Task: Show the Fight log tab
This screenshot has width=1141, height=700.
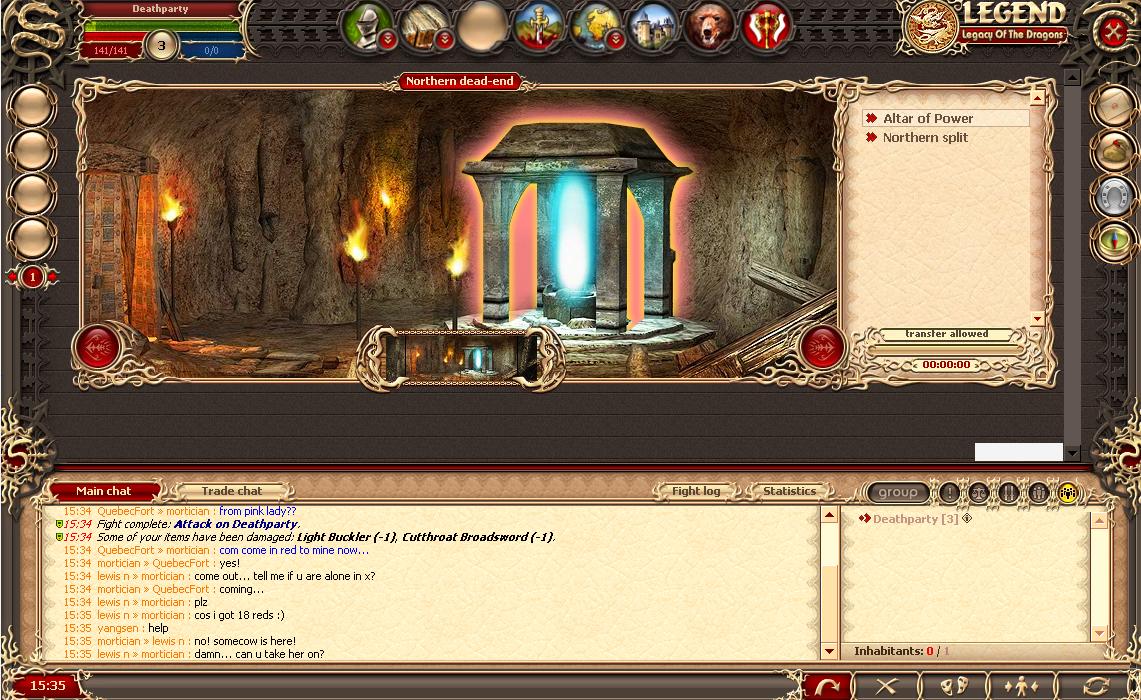Action: point(696,491)
